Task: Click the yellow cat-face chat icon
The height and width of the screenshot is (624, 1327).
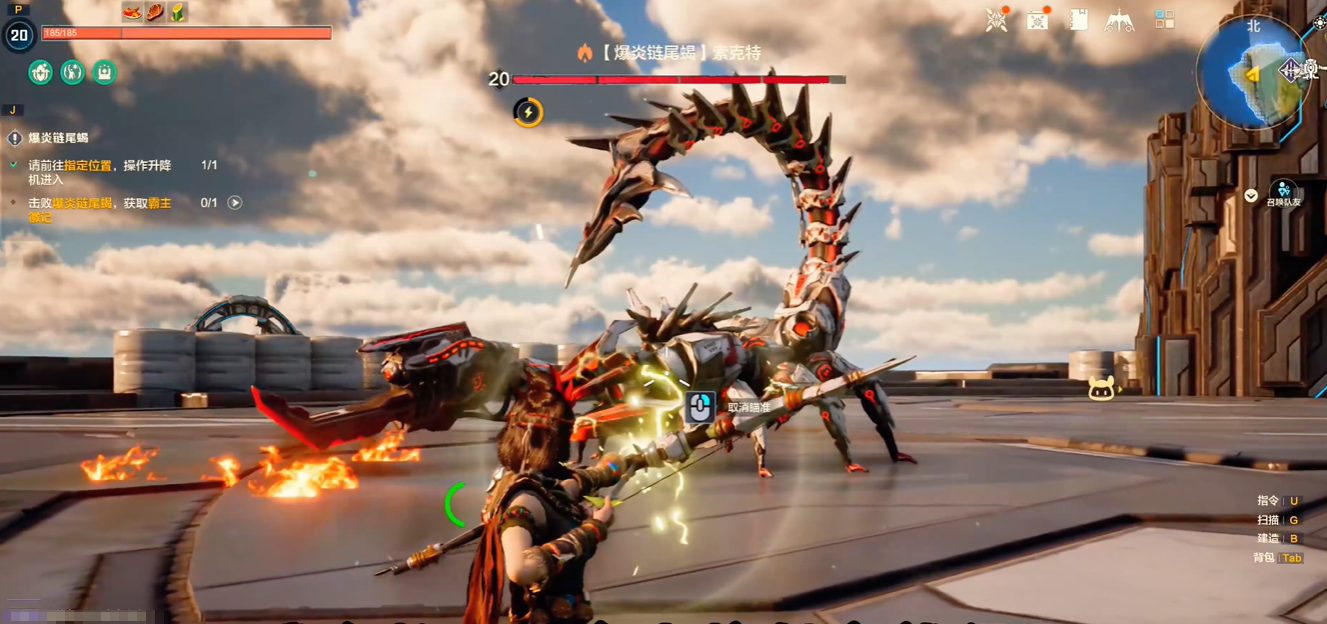Action: tap(1101, 388)
